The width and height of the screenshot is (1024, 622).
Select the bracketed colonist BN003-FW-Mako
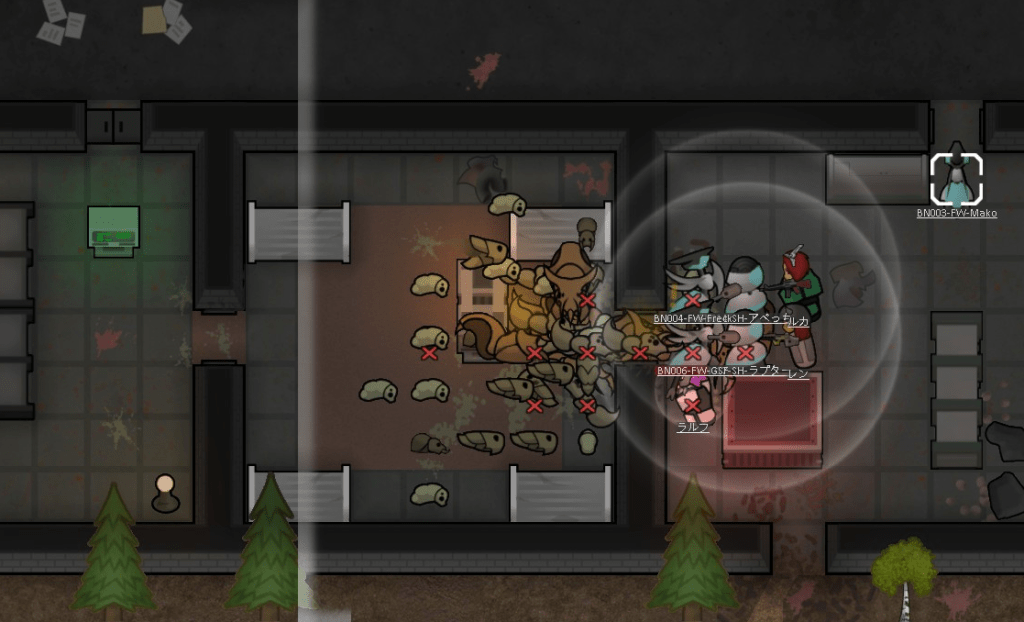click(956, 179)
